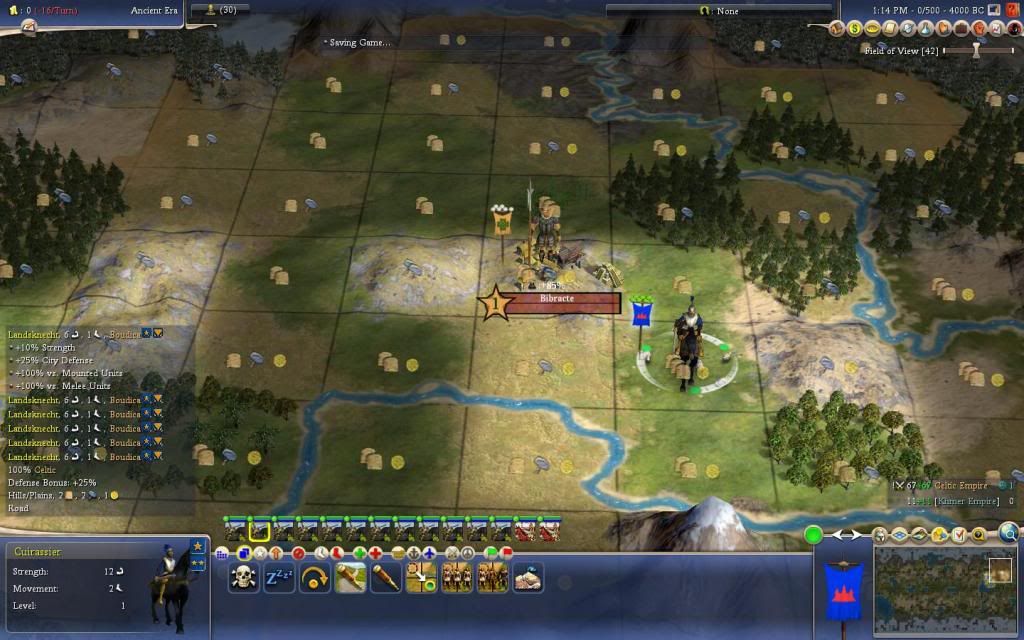The width and height of the screenshot is (1024, 640).
Task: Open the military advisor fist icon
Action: click(981, 28)
